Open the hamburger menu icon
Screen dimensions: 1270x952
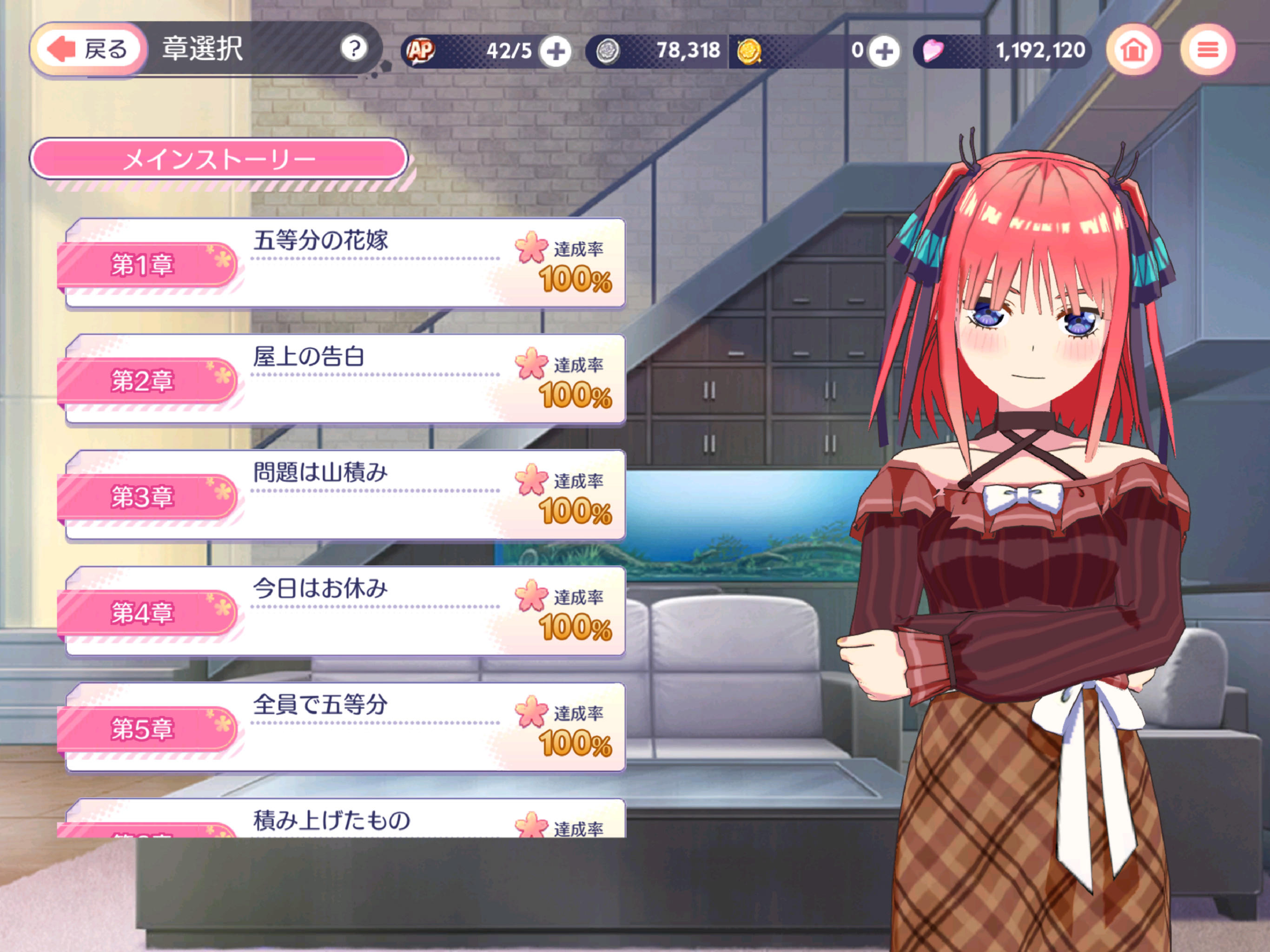coord(1209,51)
